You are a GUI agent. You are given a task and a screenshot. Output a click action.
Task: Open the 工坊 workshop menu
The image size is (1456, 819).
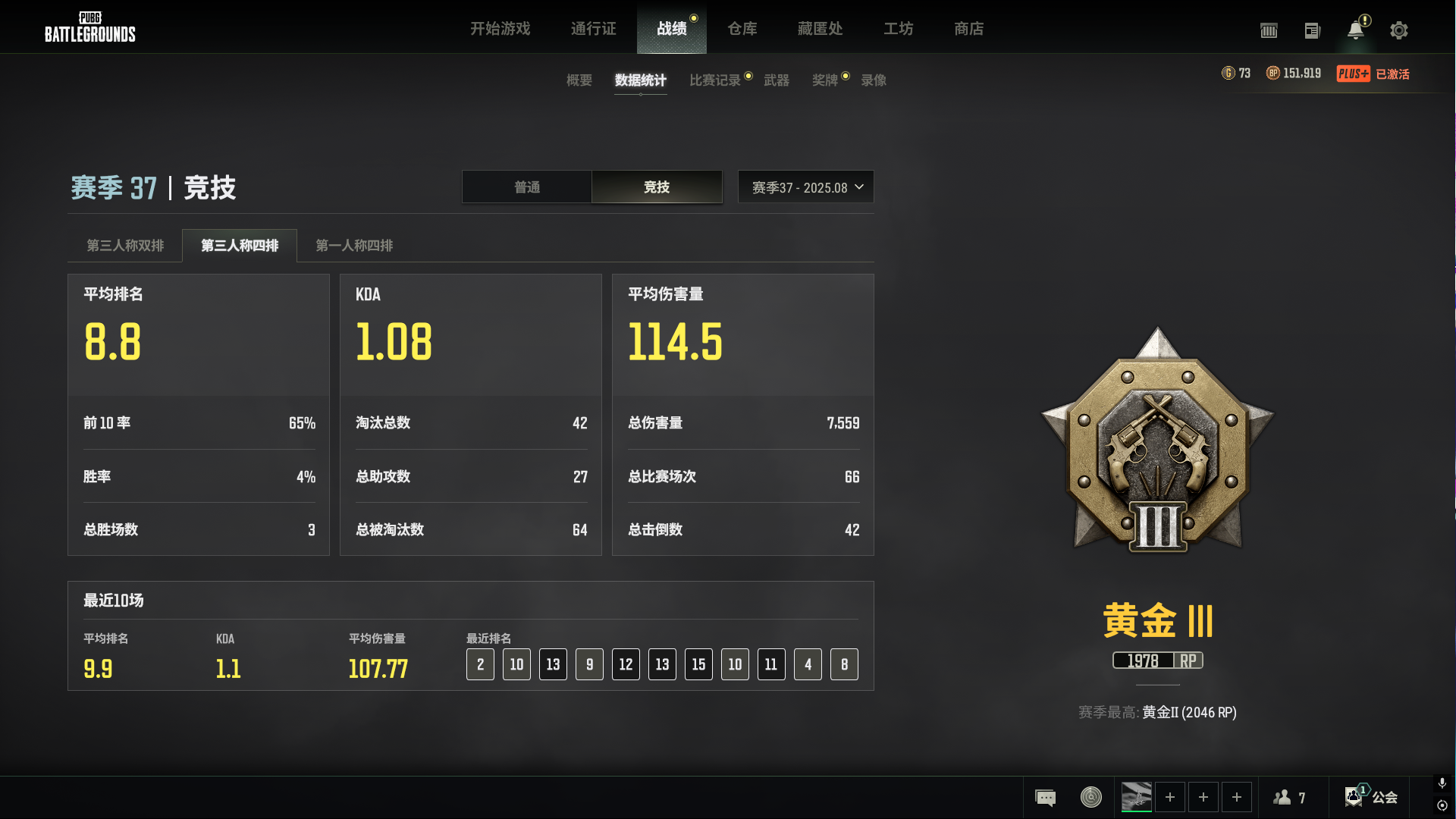coord(898,29)
